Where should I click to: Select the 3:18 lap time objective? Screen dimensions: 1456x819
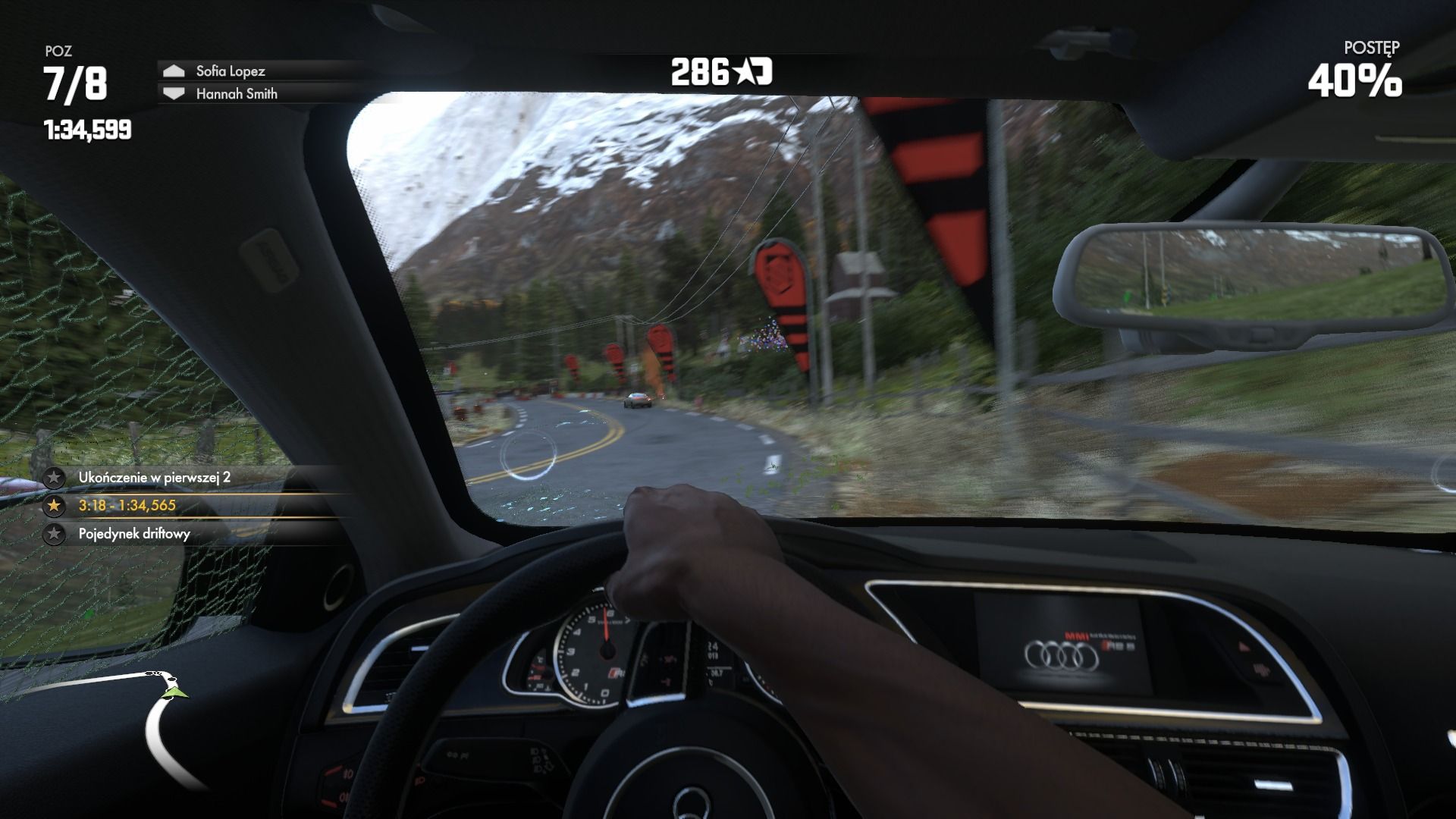tap(127, 506)
